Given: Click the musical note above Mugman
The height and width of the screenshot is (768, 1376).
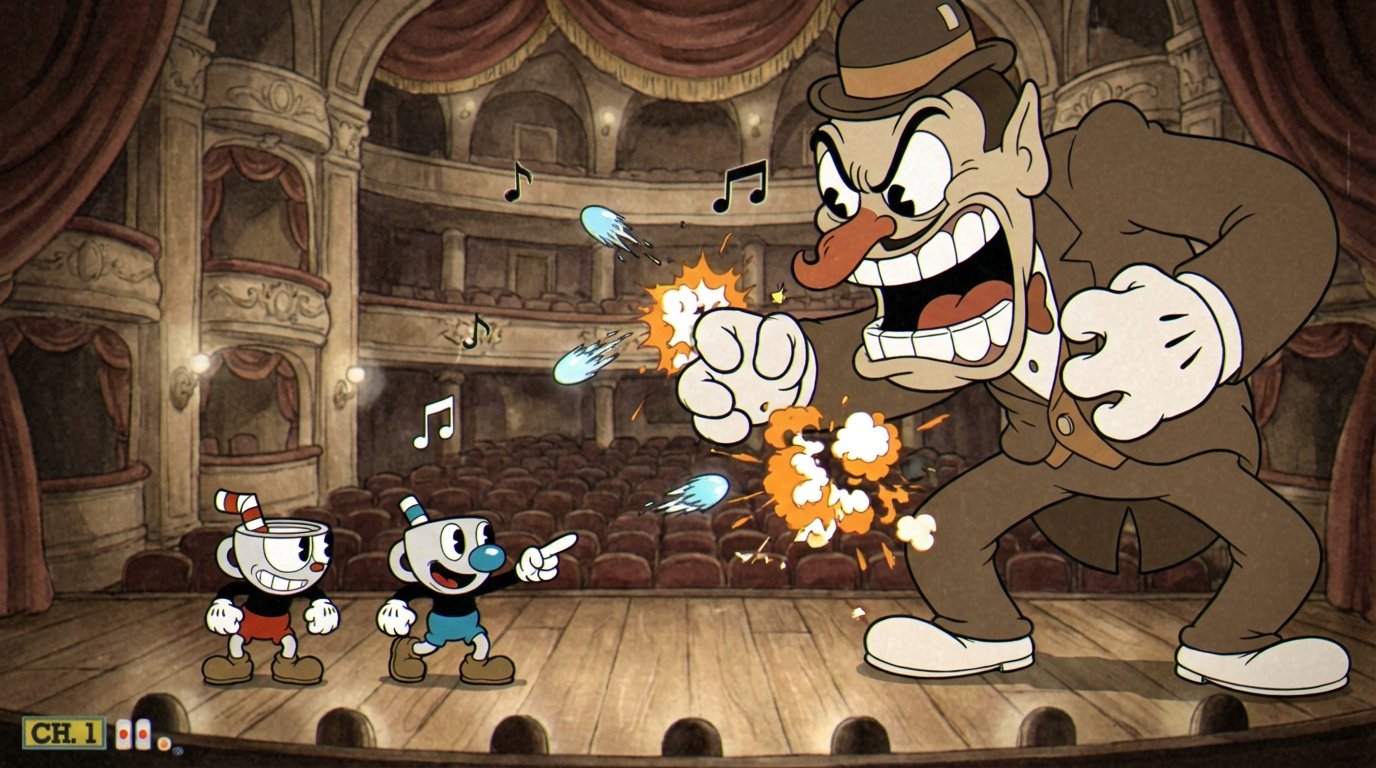Looking at the screenshot, I should (432, 422).
